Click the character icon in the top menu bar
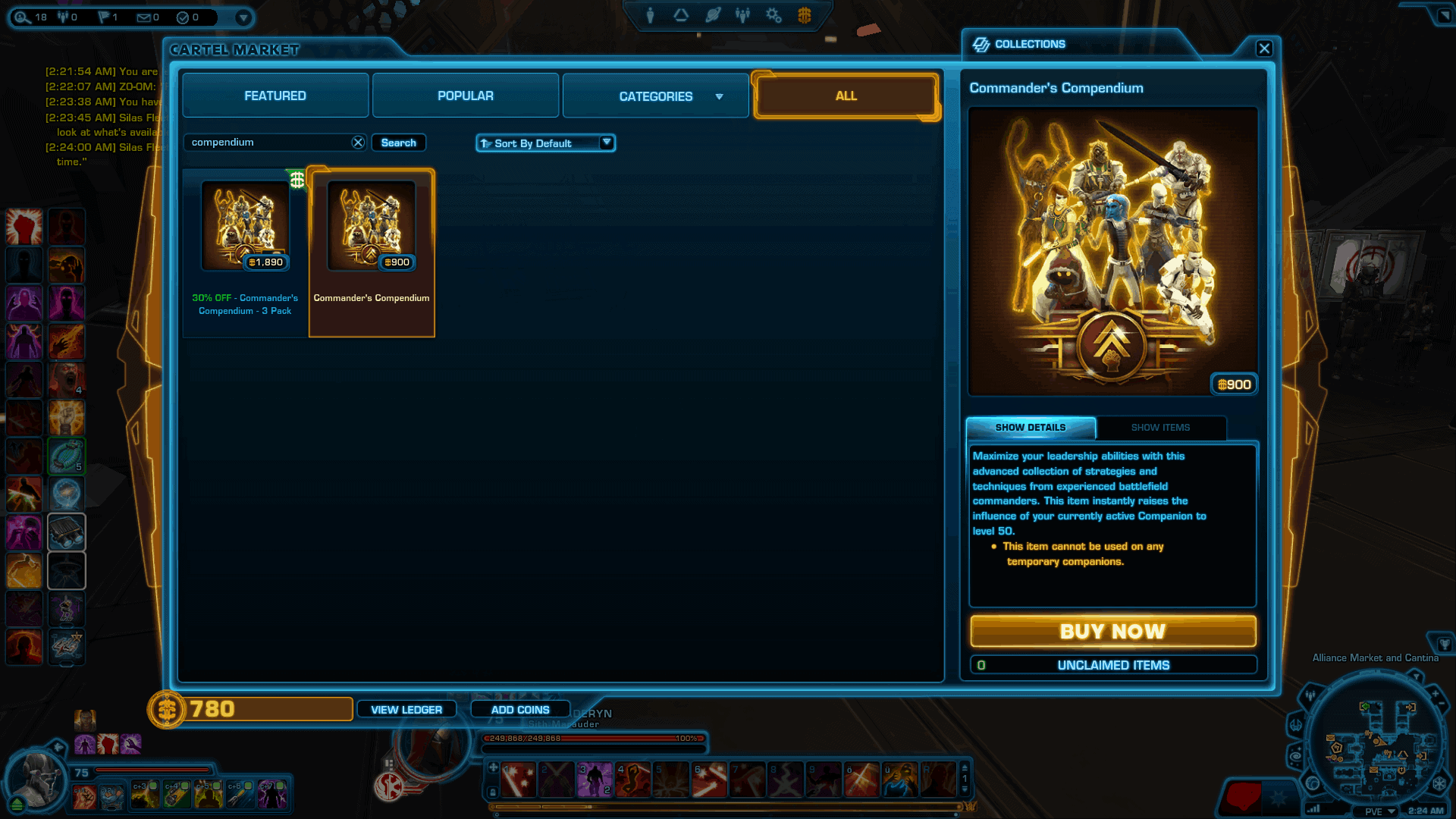Screen dimensions: 1456x819 (650, 14)
